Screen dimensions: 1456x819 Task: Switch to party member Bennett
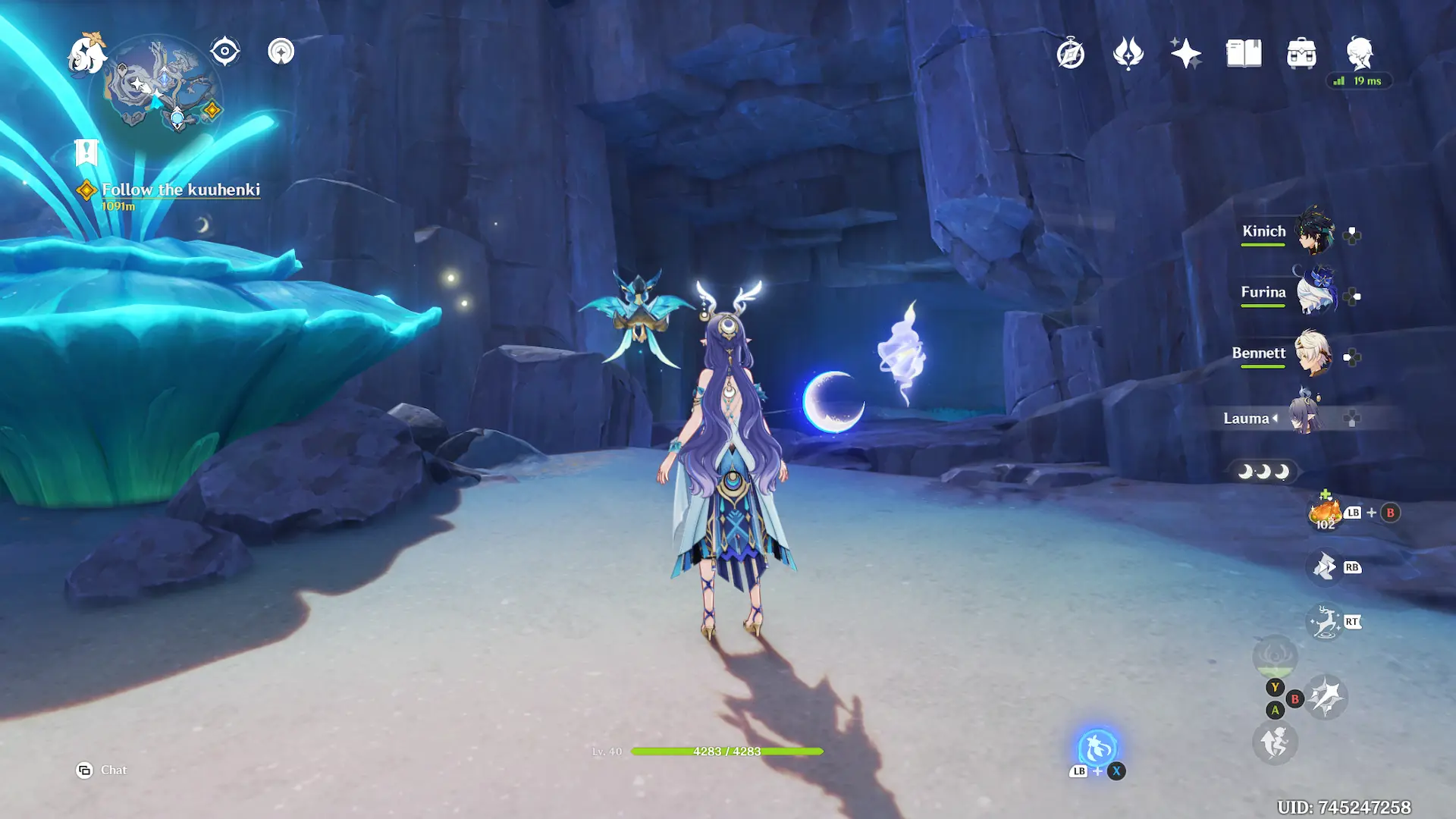(x=1313, y=354)
